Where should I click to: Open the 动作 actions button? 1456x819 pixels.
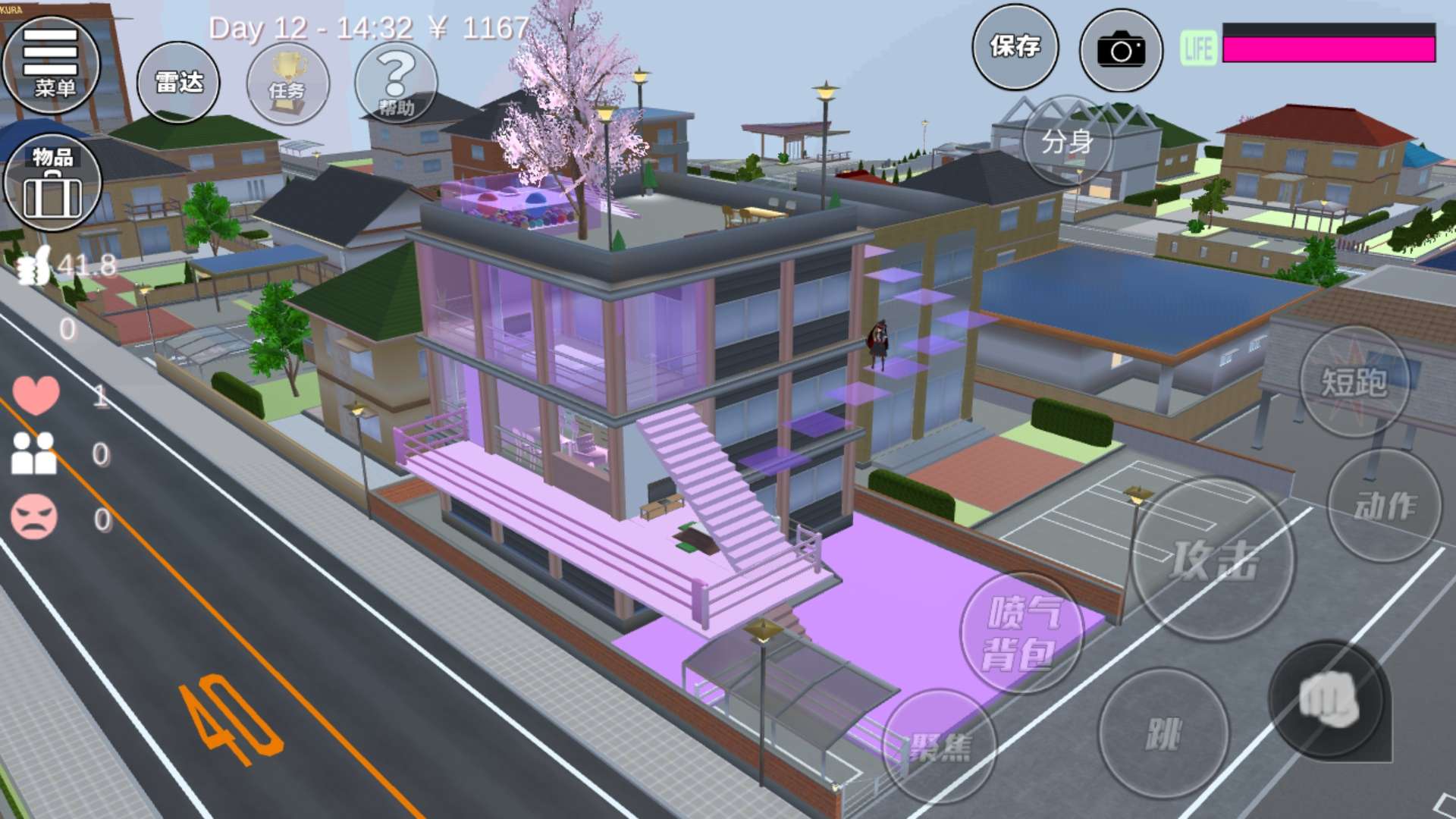[1385, 506]
